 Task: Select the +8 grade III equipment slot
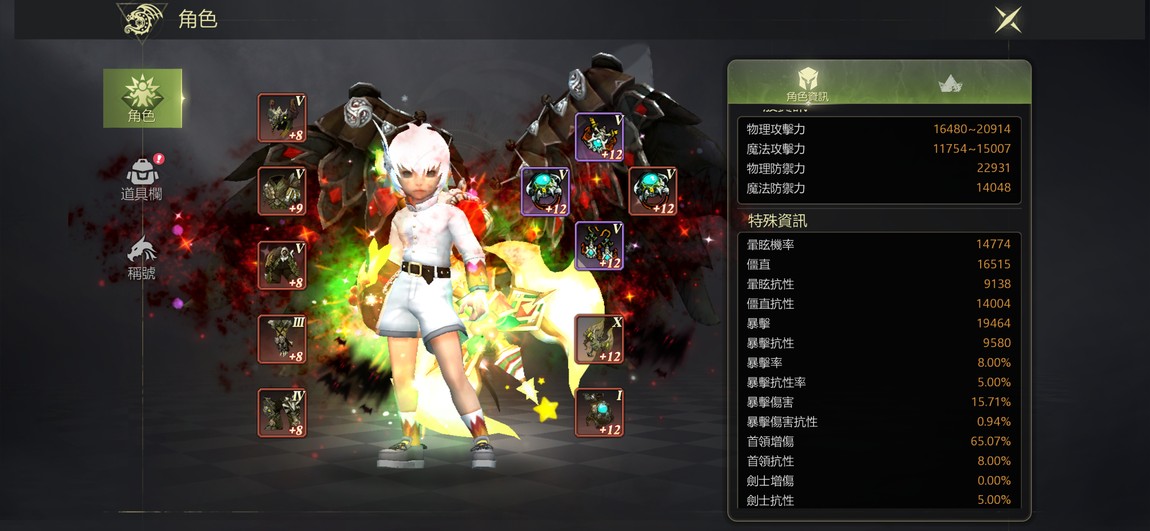coord(282,338)
